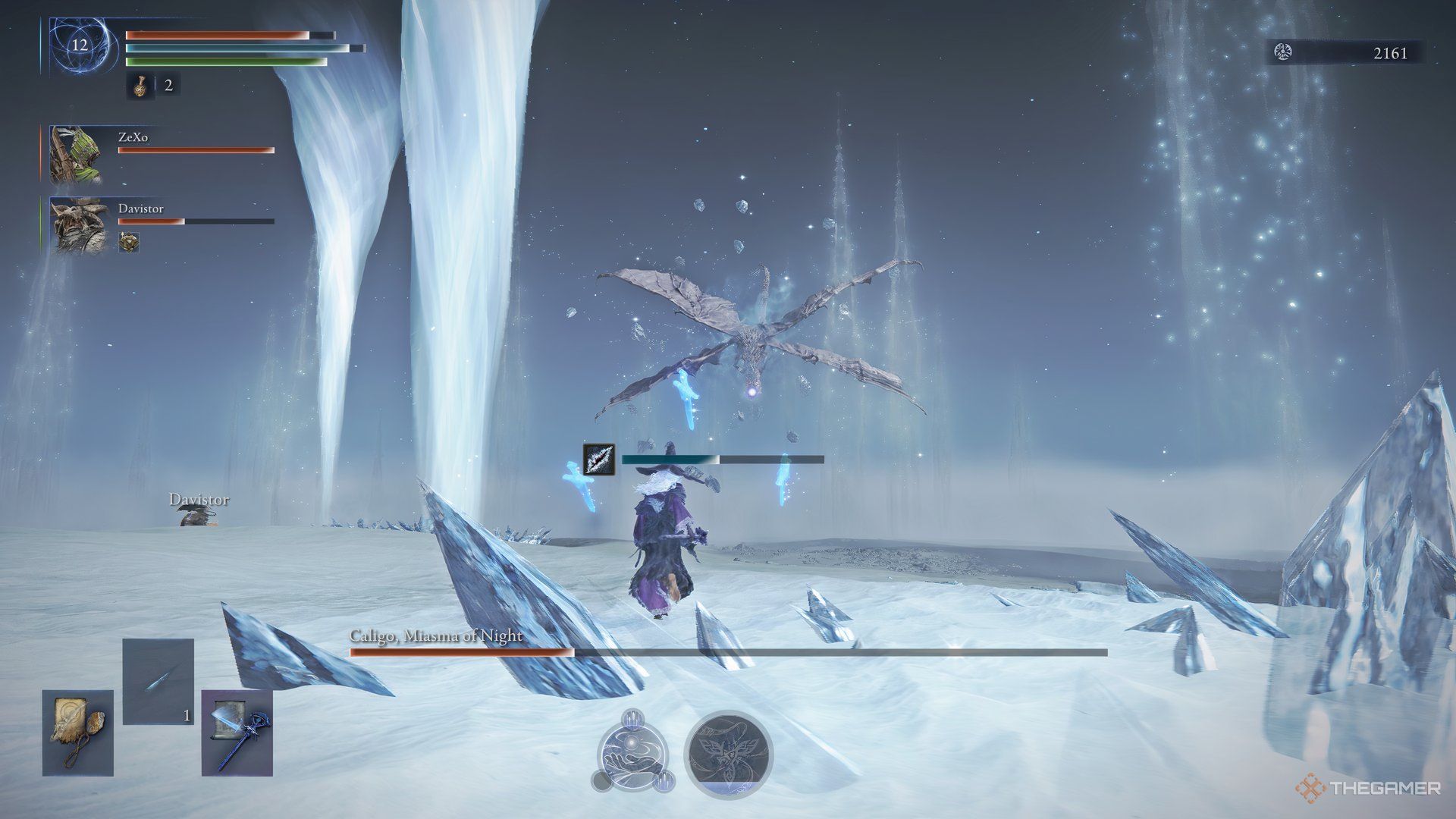Click the level 12 character emblem
Screen dimensions: 1456x819
[80, 45]
